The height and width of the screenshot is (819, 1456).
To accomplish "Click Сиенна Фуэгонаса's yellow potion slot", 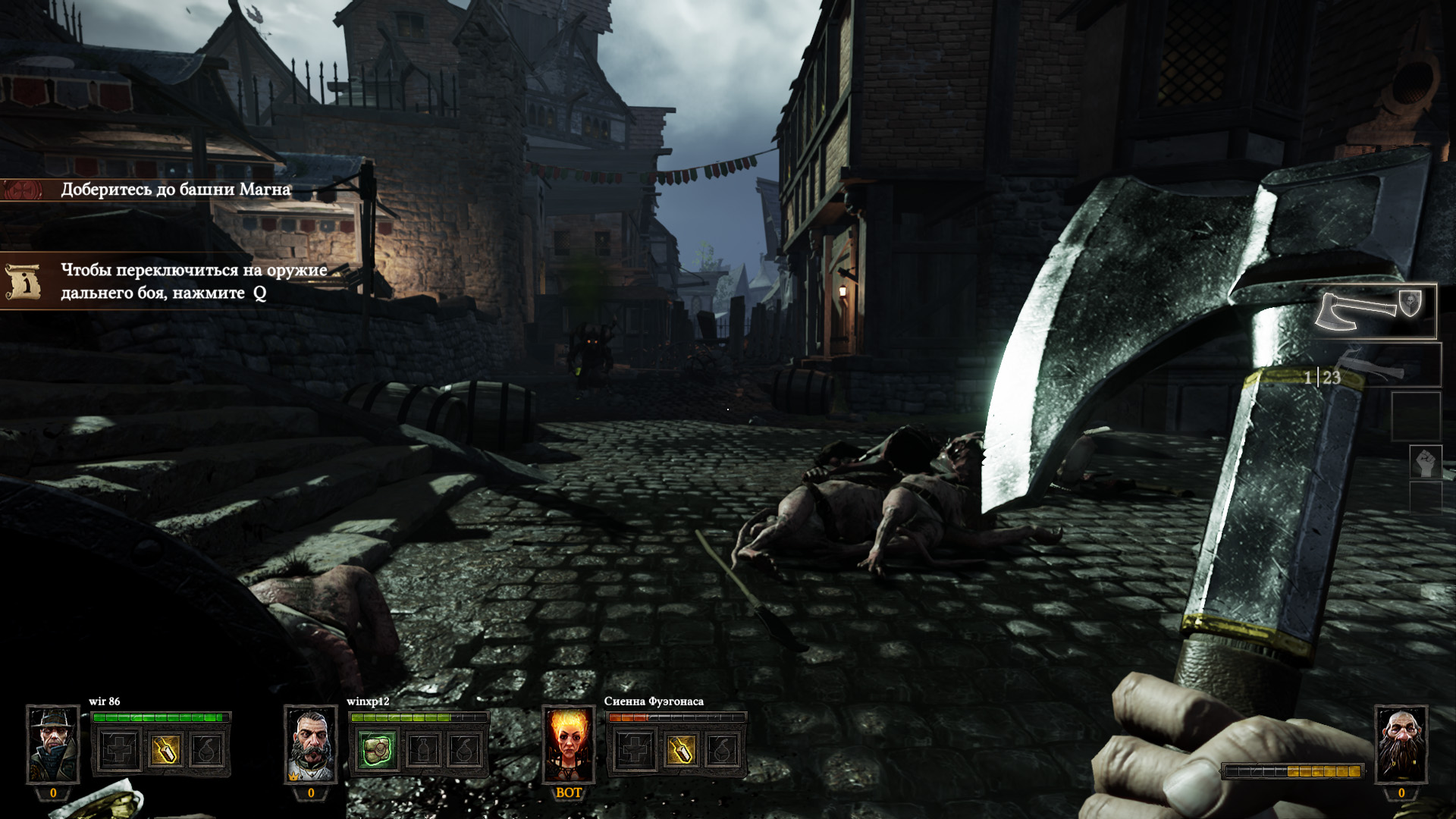I will pyautogui.click(x=680, y=751).
